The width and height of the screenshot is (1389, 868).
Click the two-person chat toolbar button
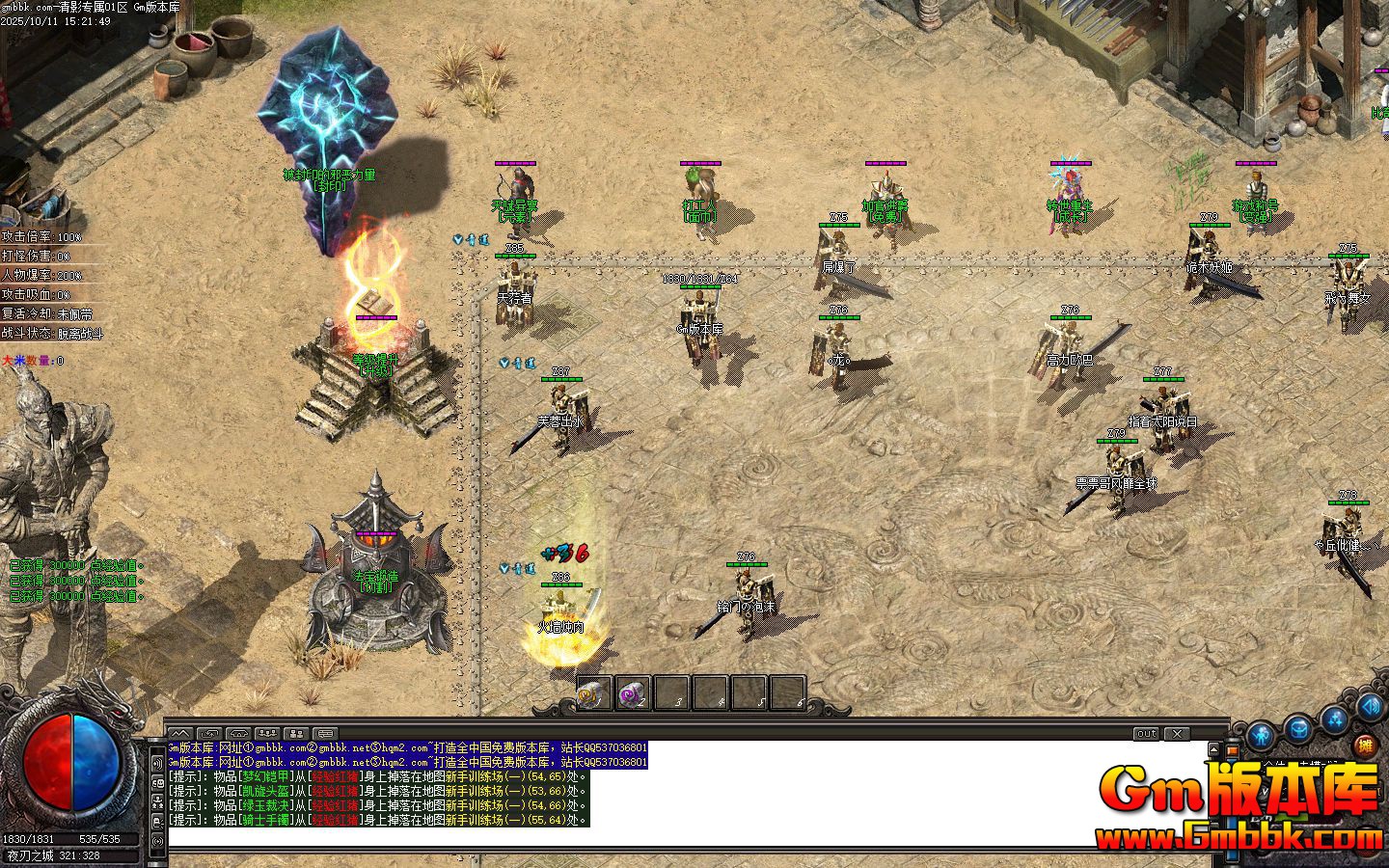[296, 734]
